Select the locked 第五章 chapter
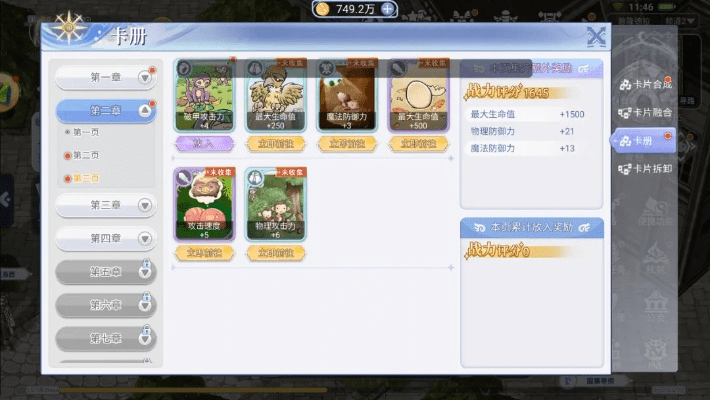The height and width of the screenshot is (400, 710). pyautogui.click(x=105, y=272)
